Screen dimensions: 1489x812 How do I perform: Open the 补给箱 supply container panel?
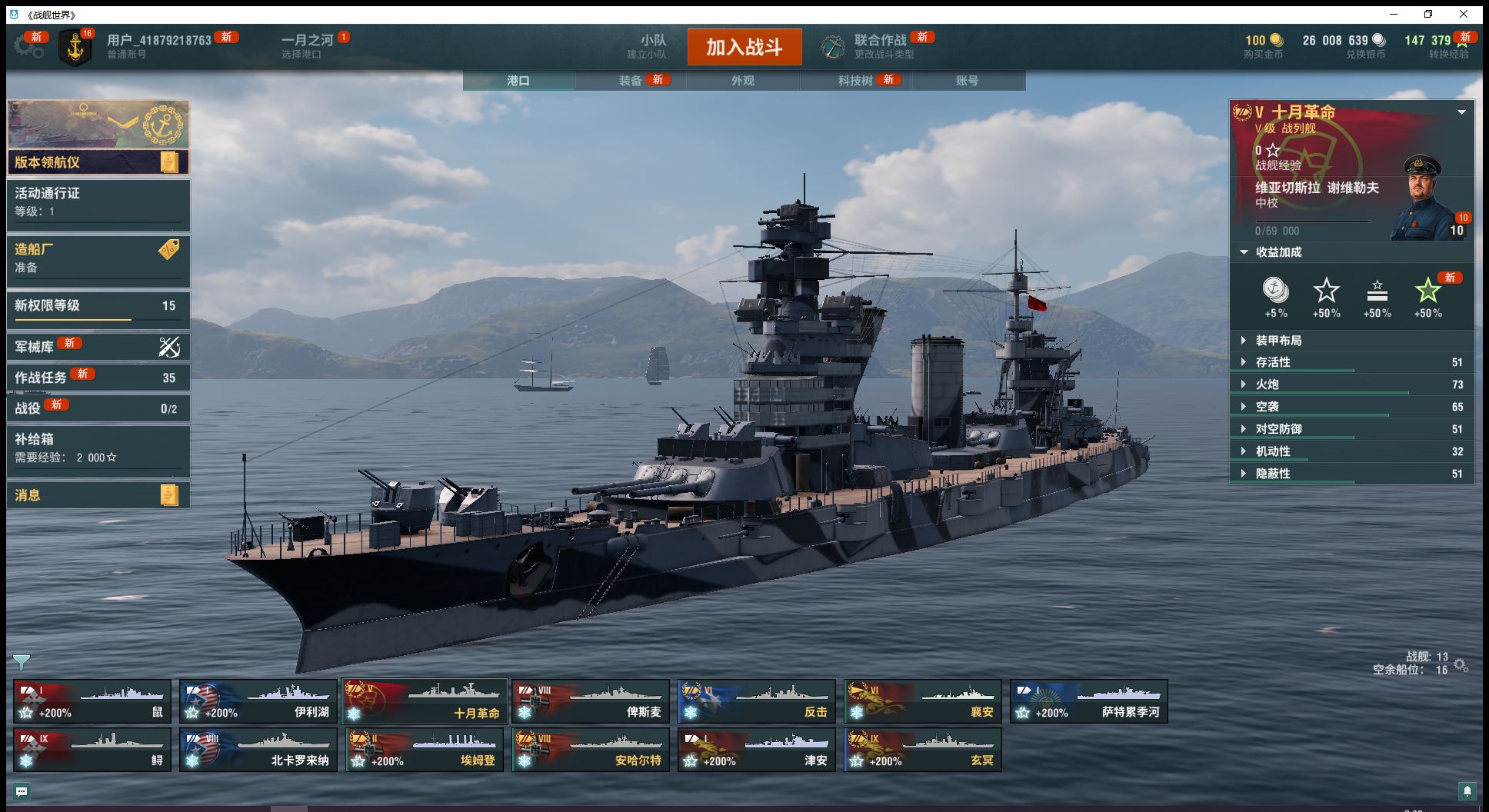click(x=98, y=448)
